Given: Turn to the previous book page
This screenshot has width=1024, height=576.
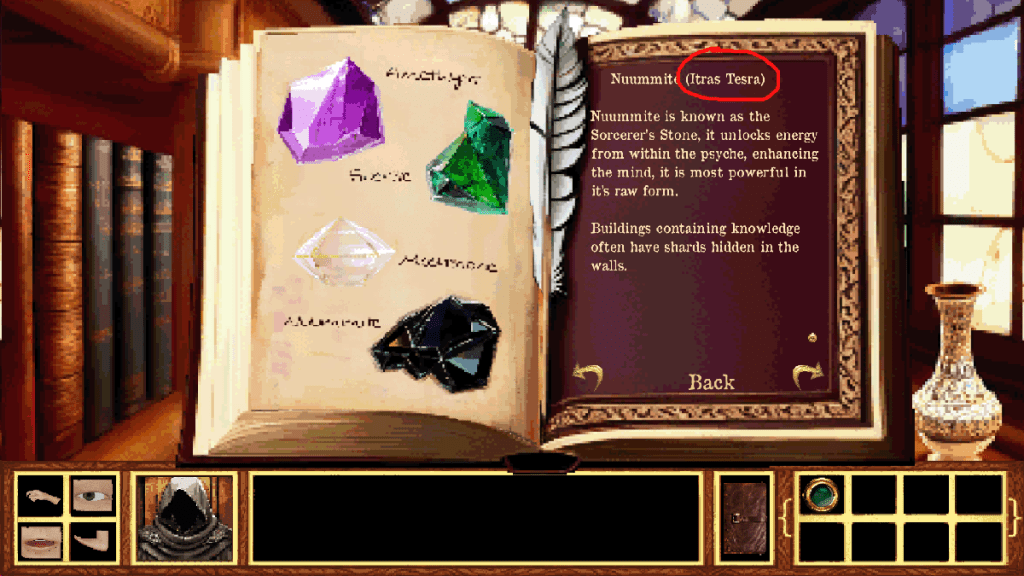Looking at the screenshot, I should pyautogui.click(x=587, y=377).
